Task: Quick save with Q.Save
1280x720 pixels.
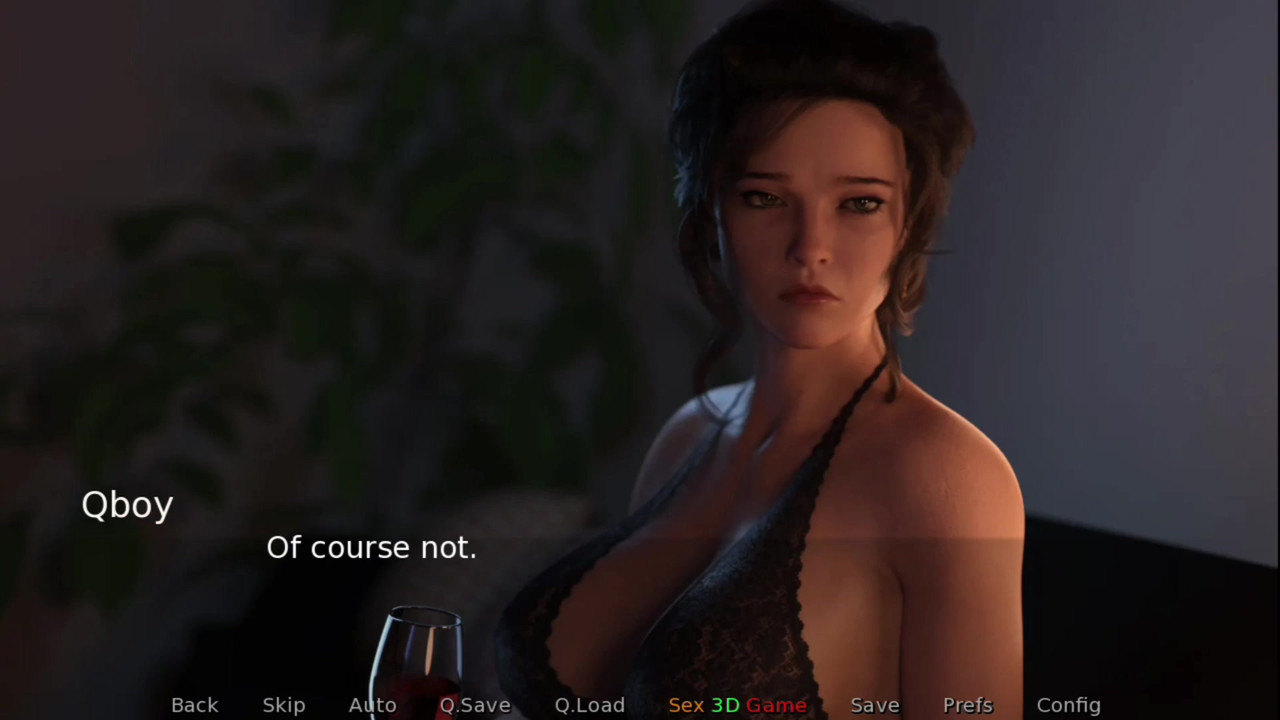Action: pyautogui.click(x=475, y=705)
